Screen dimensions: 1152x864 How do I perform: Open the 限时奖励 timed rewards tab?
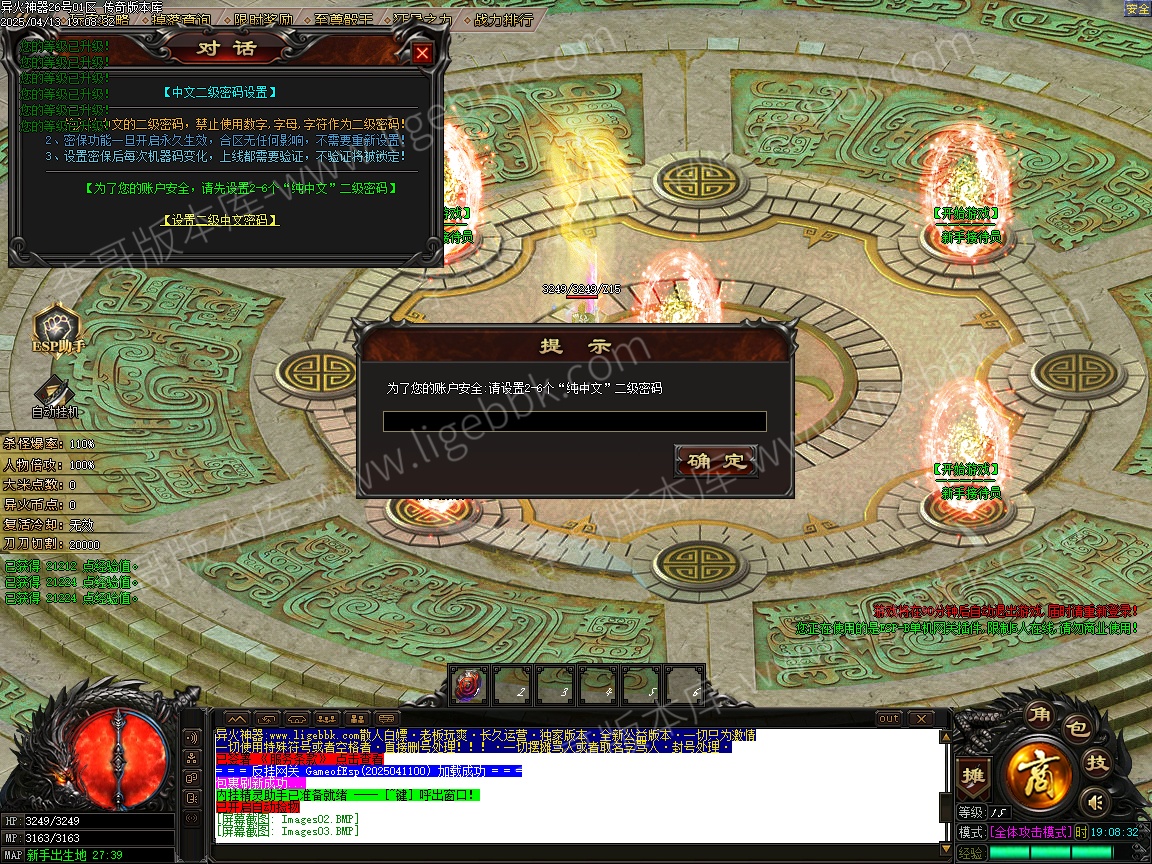point(264,19)
